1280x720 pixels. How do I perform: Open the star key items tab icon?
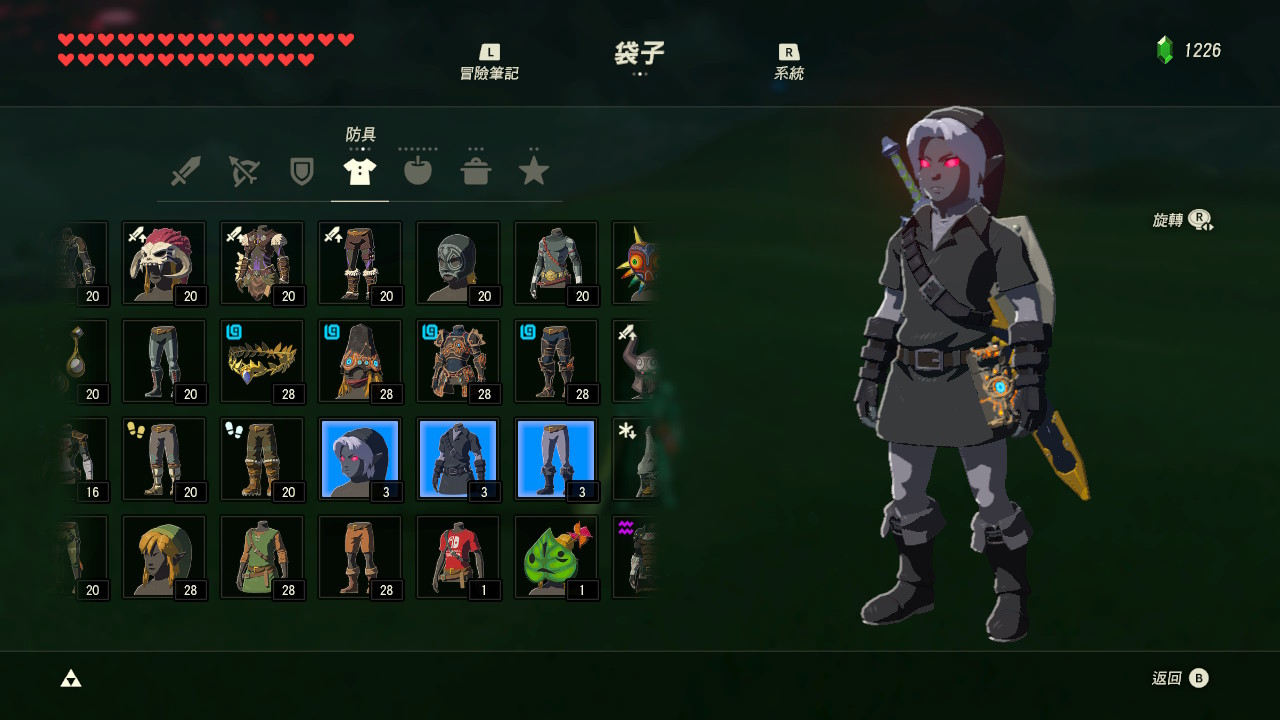pyautogui.click(x=533, y=170)
